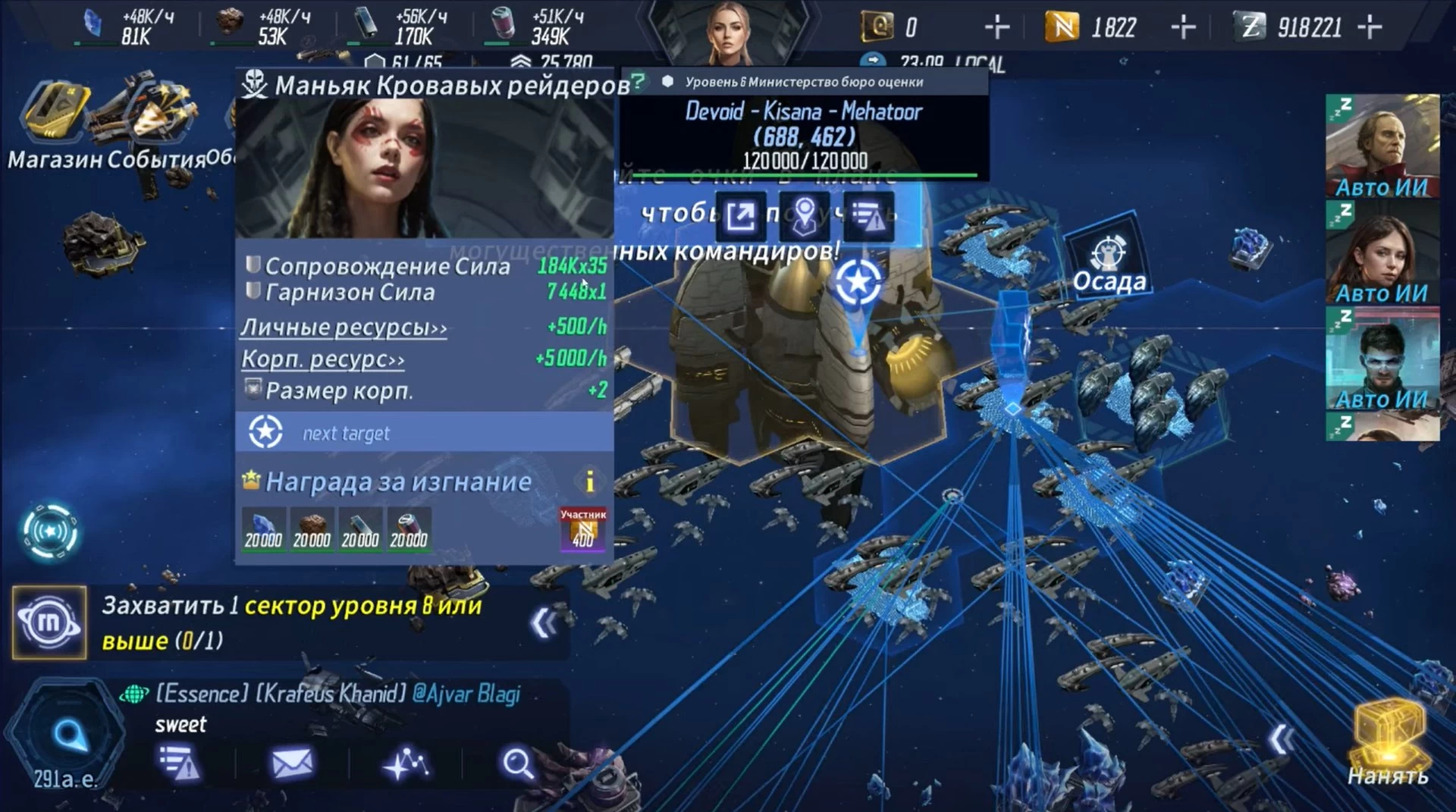This screenshot has width=1456, height=812.
Task: Open the Корп. ресурс link
Action: [x=323, y=359]
